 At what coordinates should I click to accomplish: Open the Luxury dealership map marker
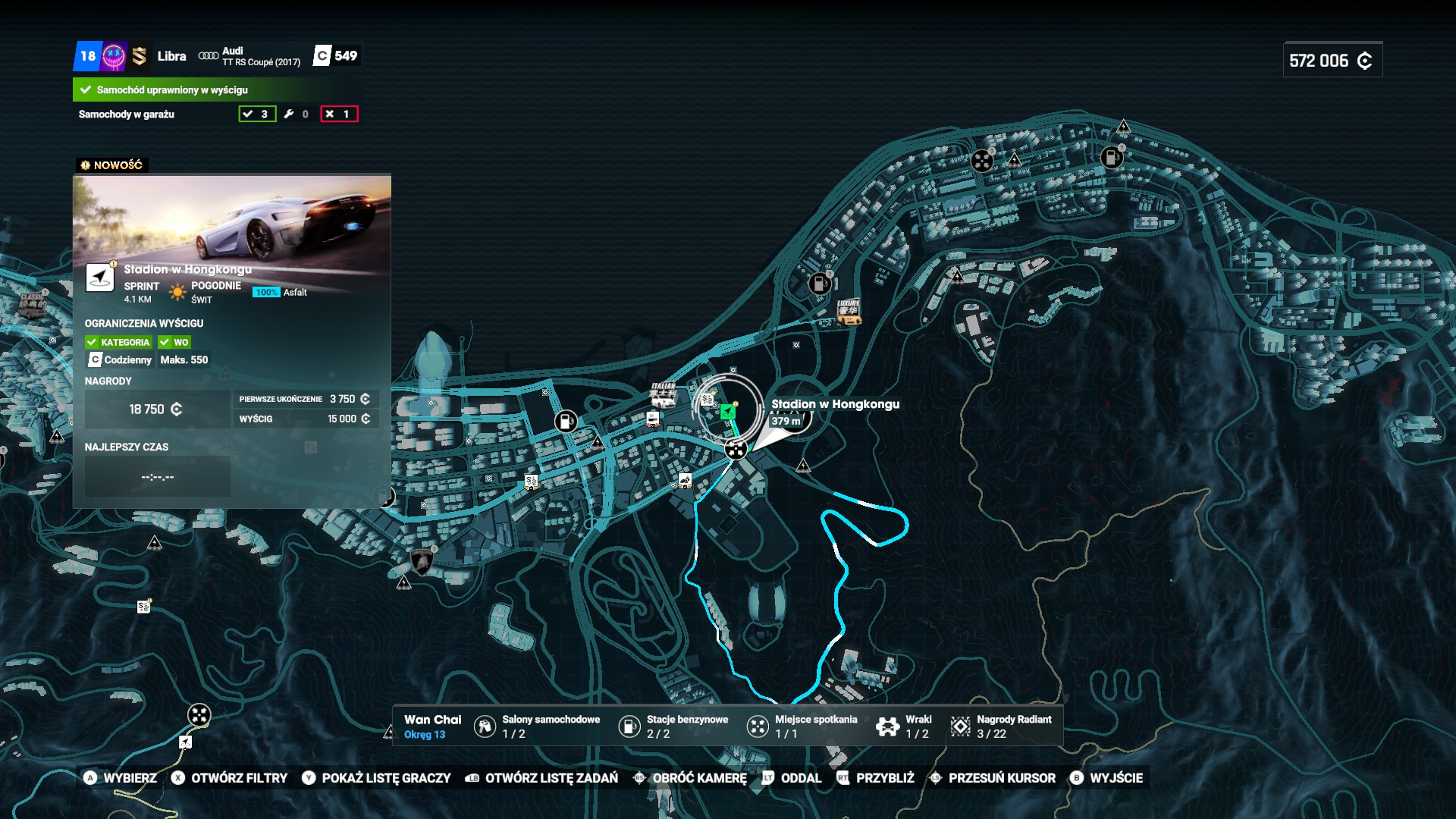[848, 312]
